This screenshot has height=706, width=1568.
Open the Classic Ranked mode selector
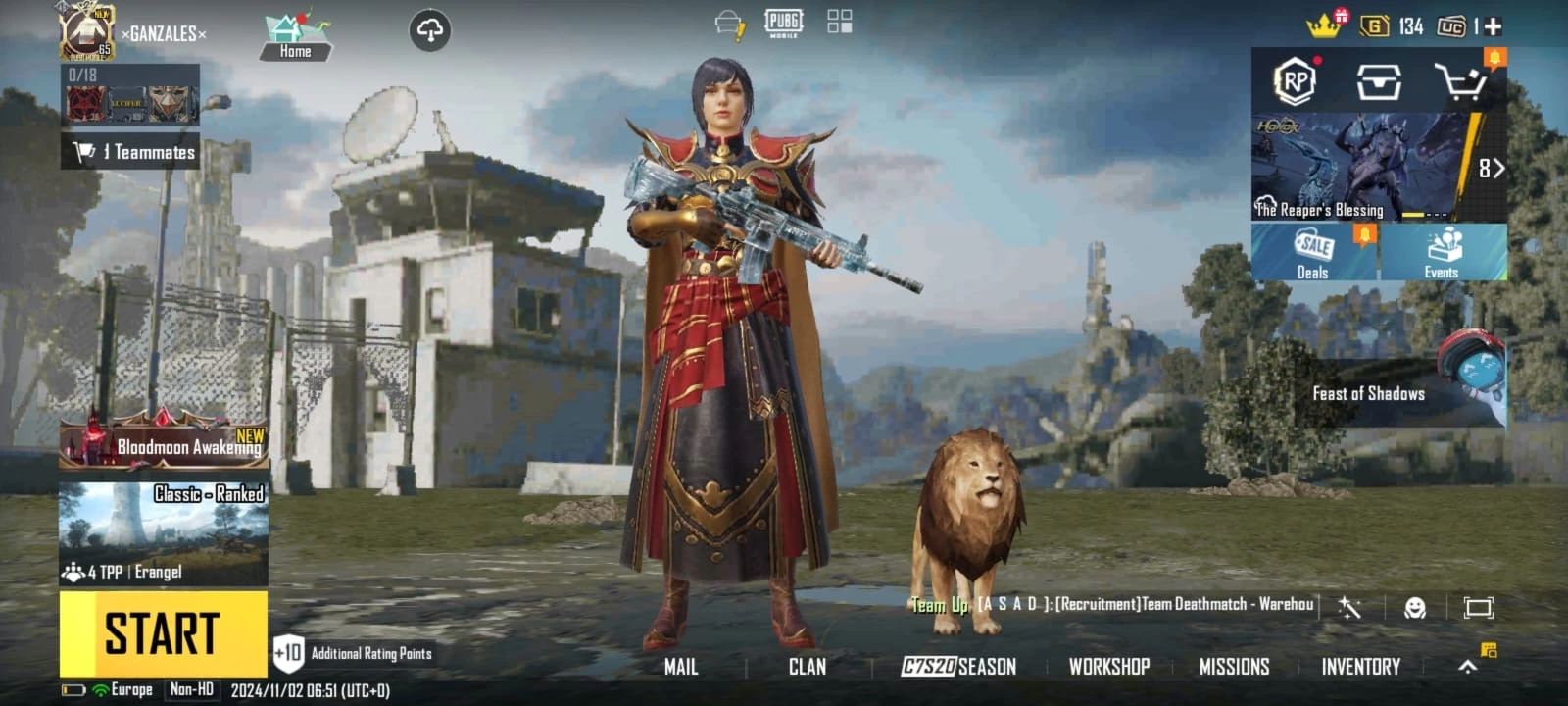(164, 532)
